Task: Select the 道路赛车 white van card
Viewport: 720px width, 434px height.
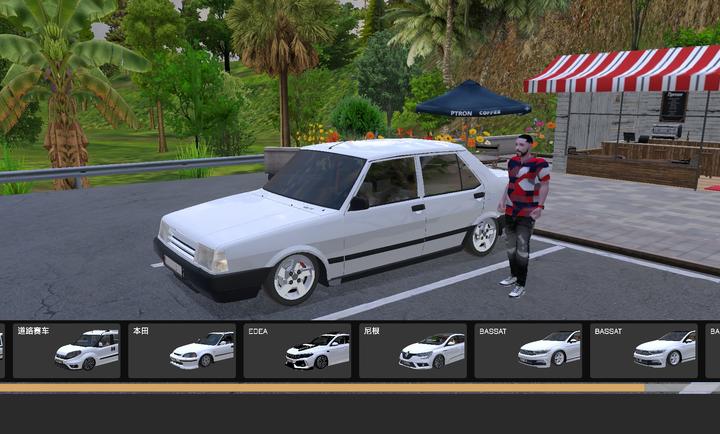Action: tap(67, 350)
